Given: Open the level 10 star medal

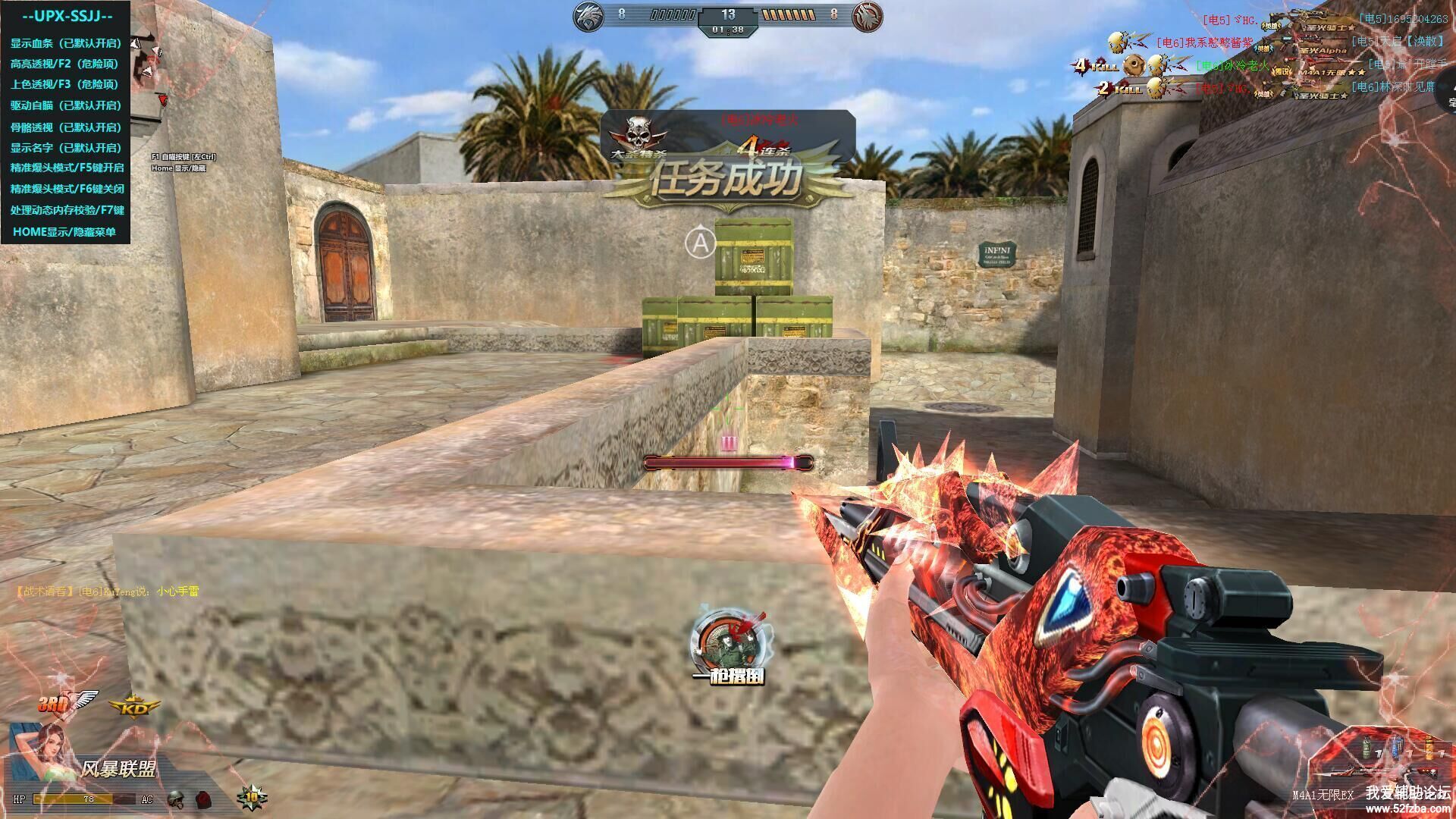Looking at the screenshot, I should coord(252,798).
